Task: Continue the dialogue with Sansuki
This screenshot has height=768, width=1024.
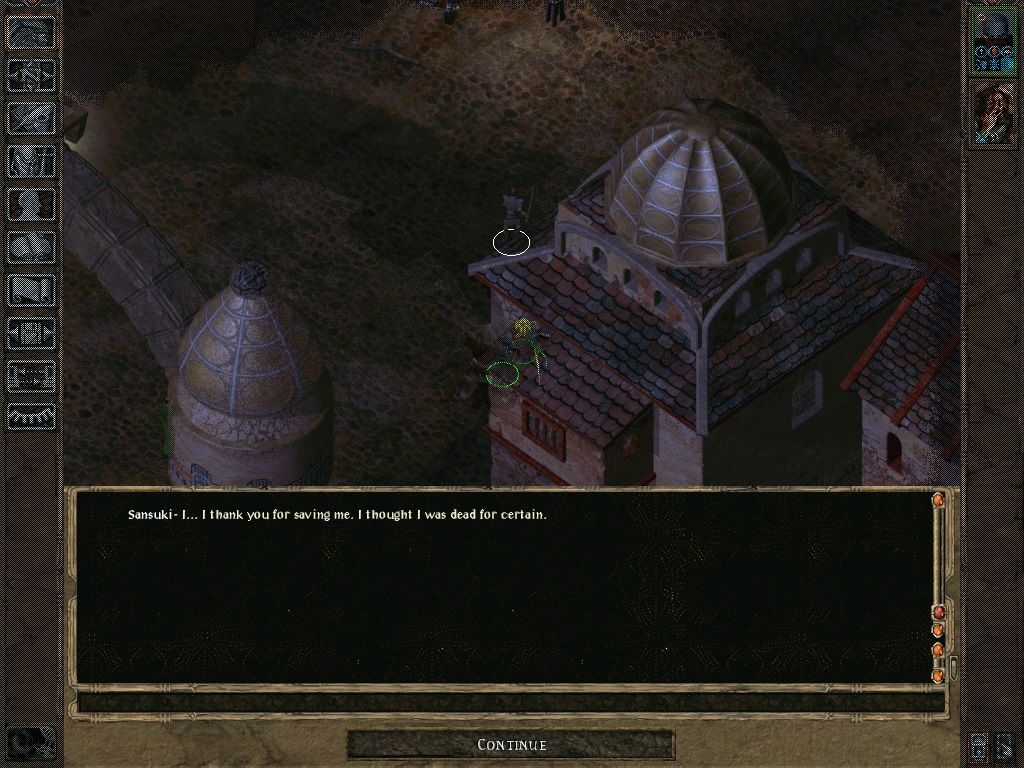Action: point(511,745)
